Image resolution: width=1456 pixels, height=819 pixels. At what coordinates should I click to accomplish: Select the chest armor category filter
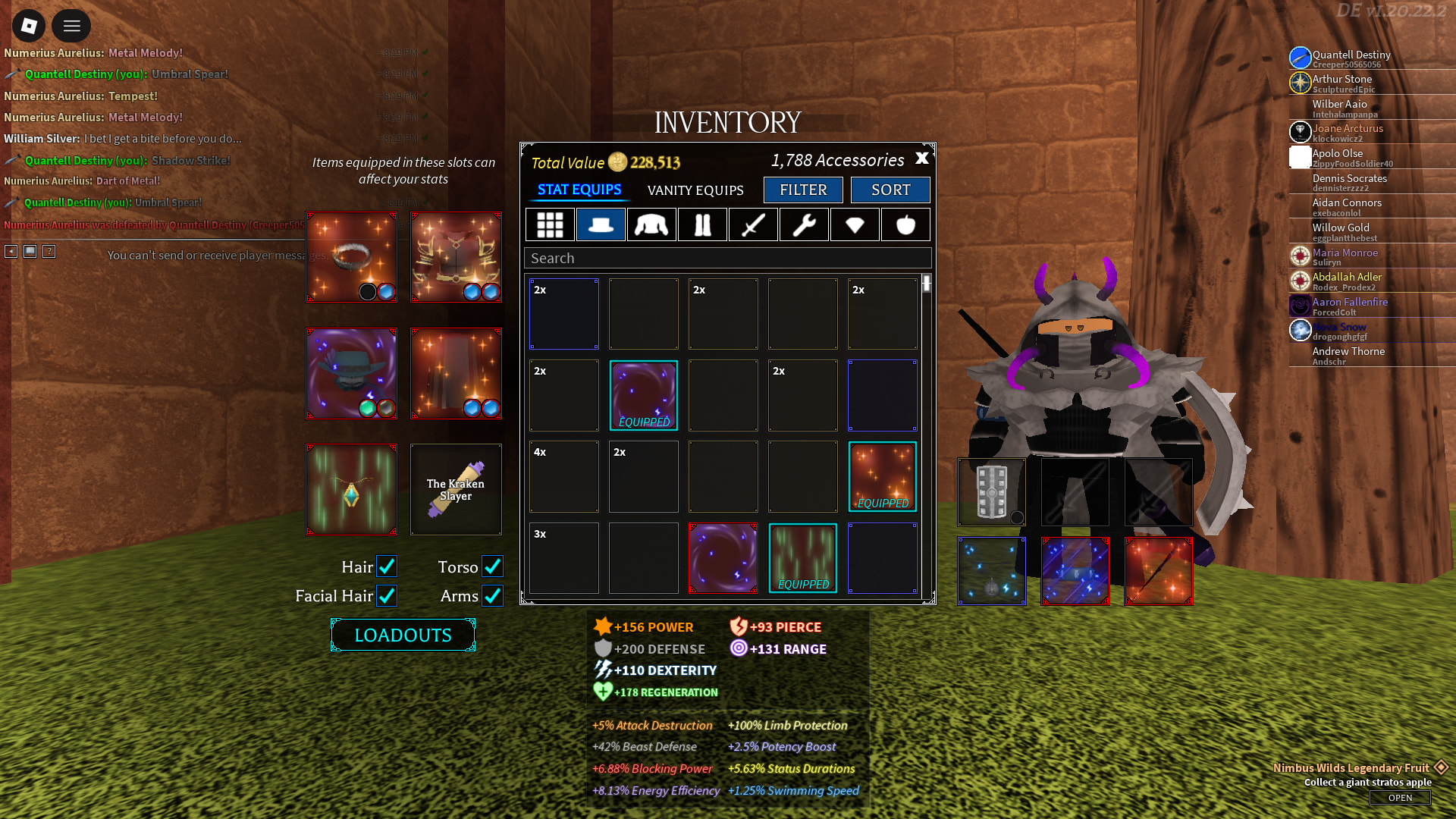pyautogui.click(x=651, y=224)
